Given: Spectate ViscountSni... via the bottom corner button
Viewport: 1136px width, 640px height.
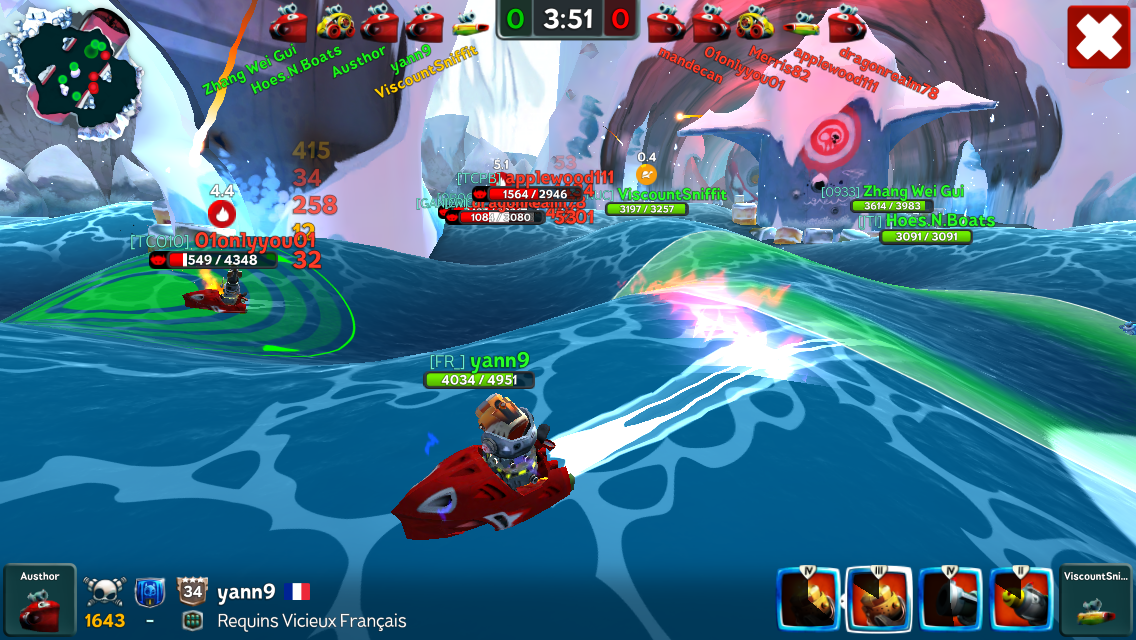Looking at the screenshot, I should coord(1095,601).
